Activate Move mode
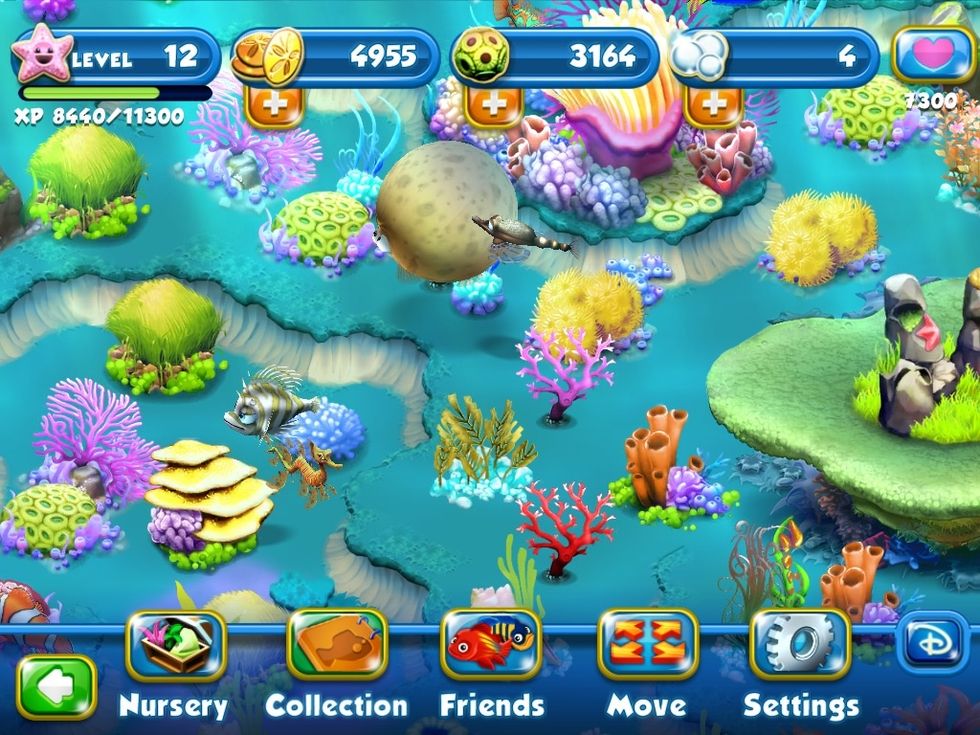Screen dimensions: 980x735 (647, 645)
